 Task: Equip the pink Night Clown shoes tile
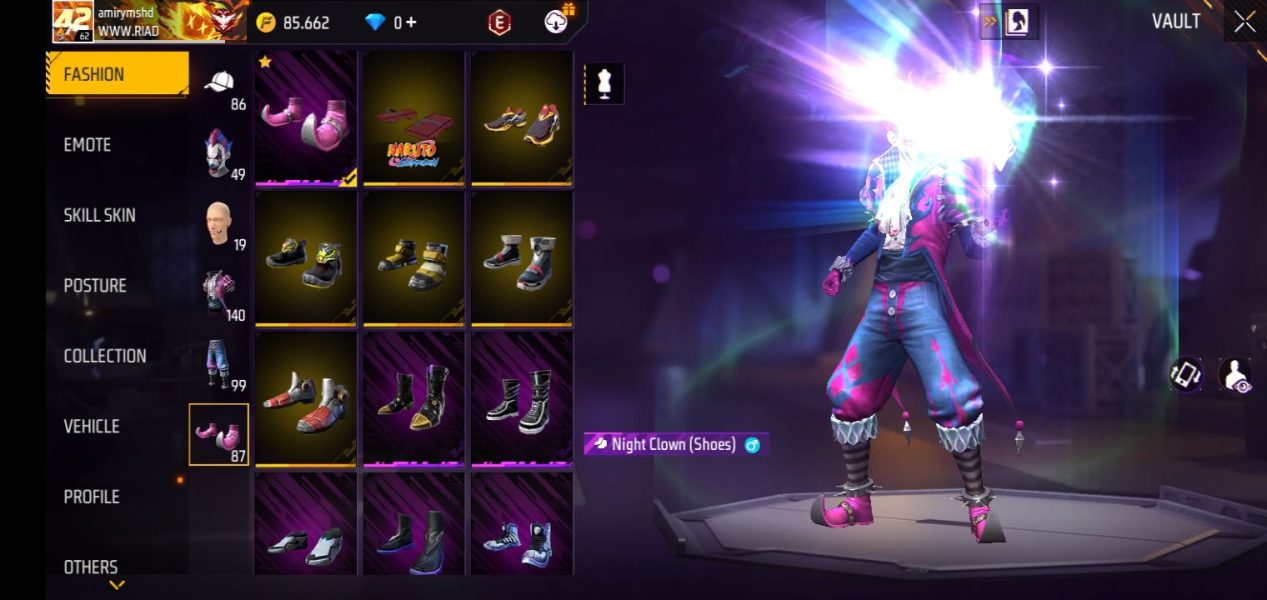pos(306,118)
